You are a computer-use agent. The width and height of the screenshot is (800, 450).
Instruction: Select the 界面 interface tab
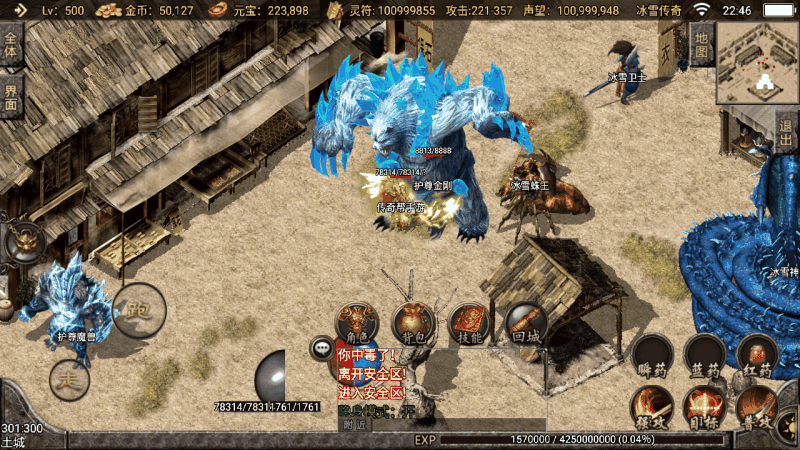[x=11, y=96]
